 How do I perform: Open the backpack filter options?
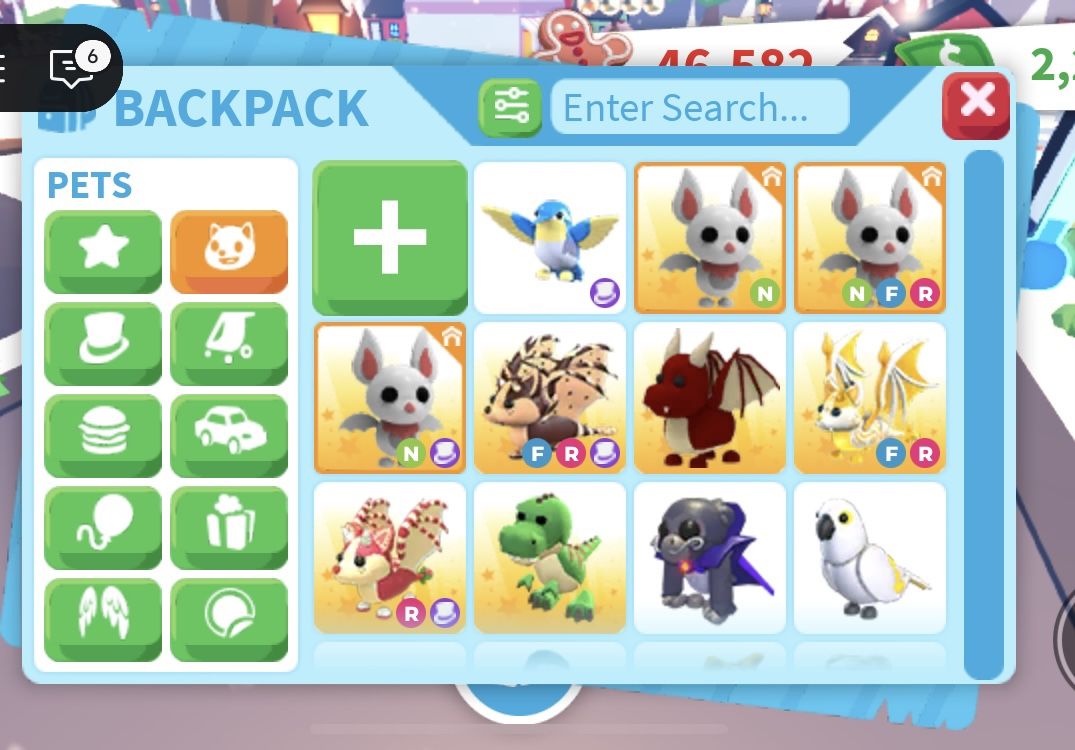click(510, 107)
